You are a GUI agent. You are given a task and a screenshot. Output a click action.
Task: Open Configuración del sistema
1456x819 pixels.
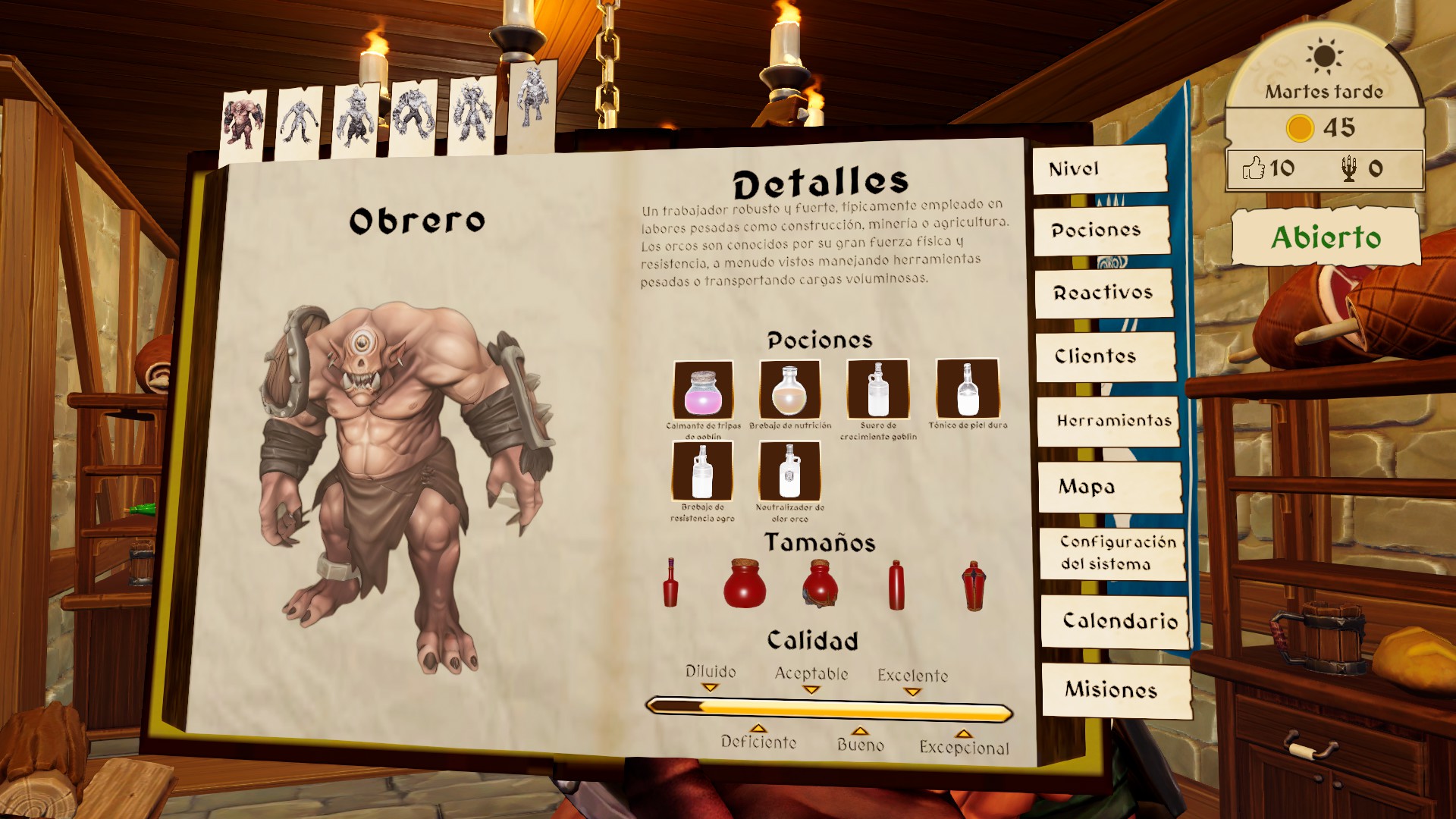point(1112,553)
